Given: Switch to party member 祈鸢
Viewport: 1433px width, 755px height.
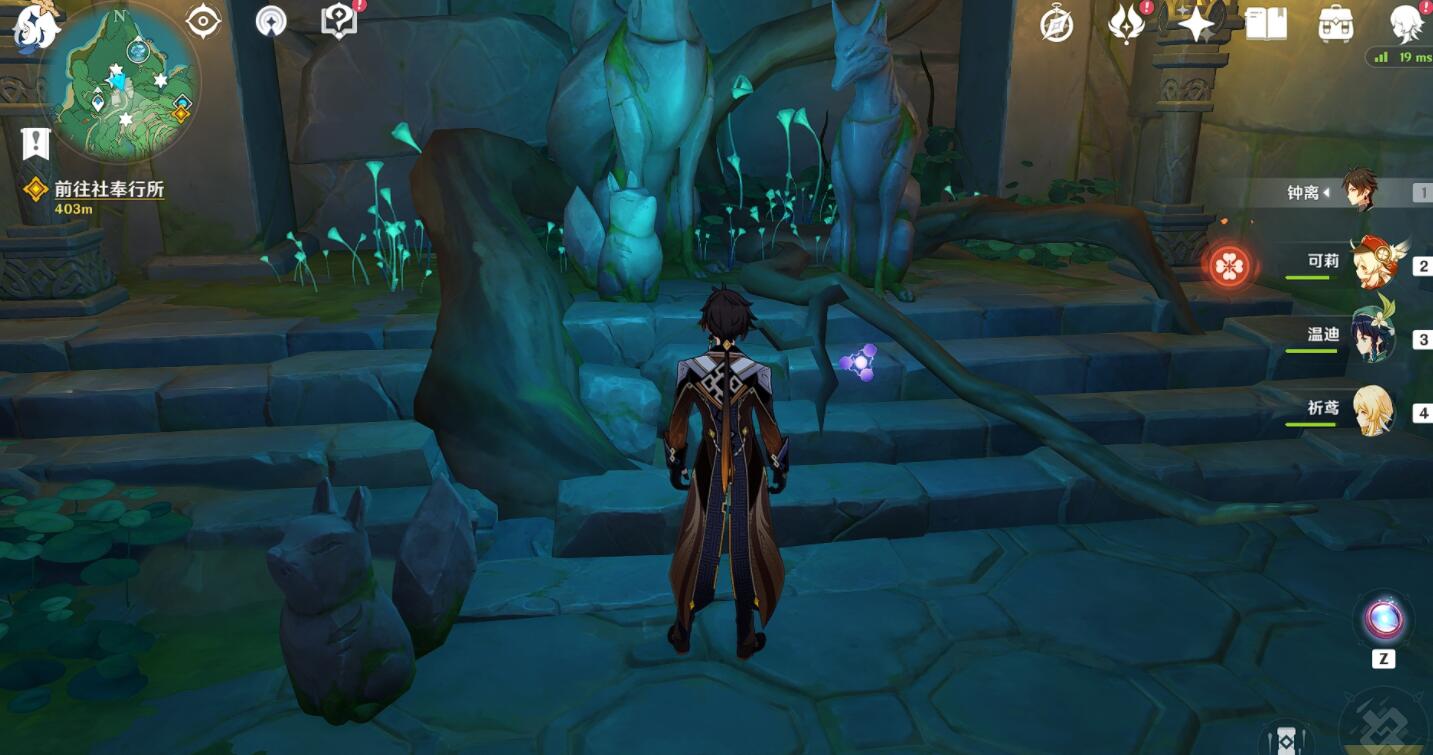Looking at the screenshot, I should [1372, 410].
